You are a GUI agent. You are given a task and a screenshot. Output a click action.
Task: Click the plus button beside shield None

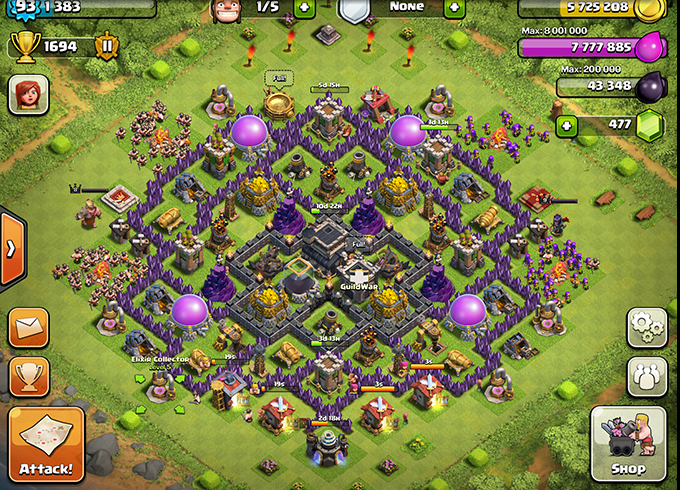(453, 8)
